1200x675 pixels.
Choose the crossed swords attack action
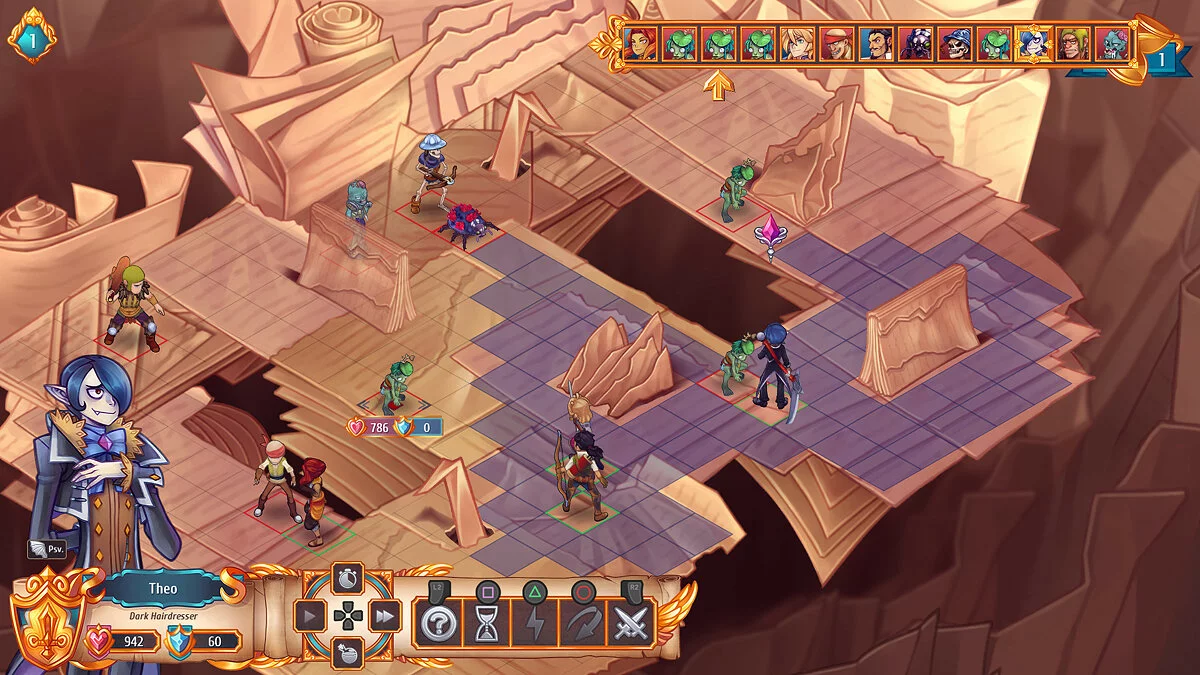(632, 624)
